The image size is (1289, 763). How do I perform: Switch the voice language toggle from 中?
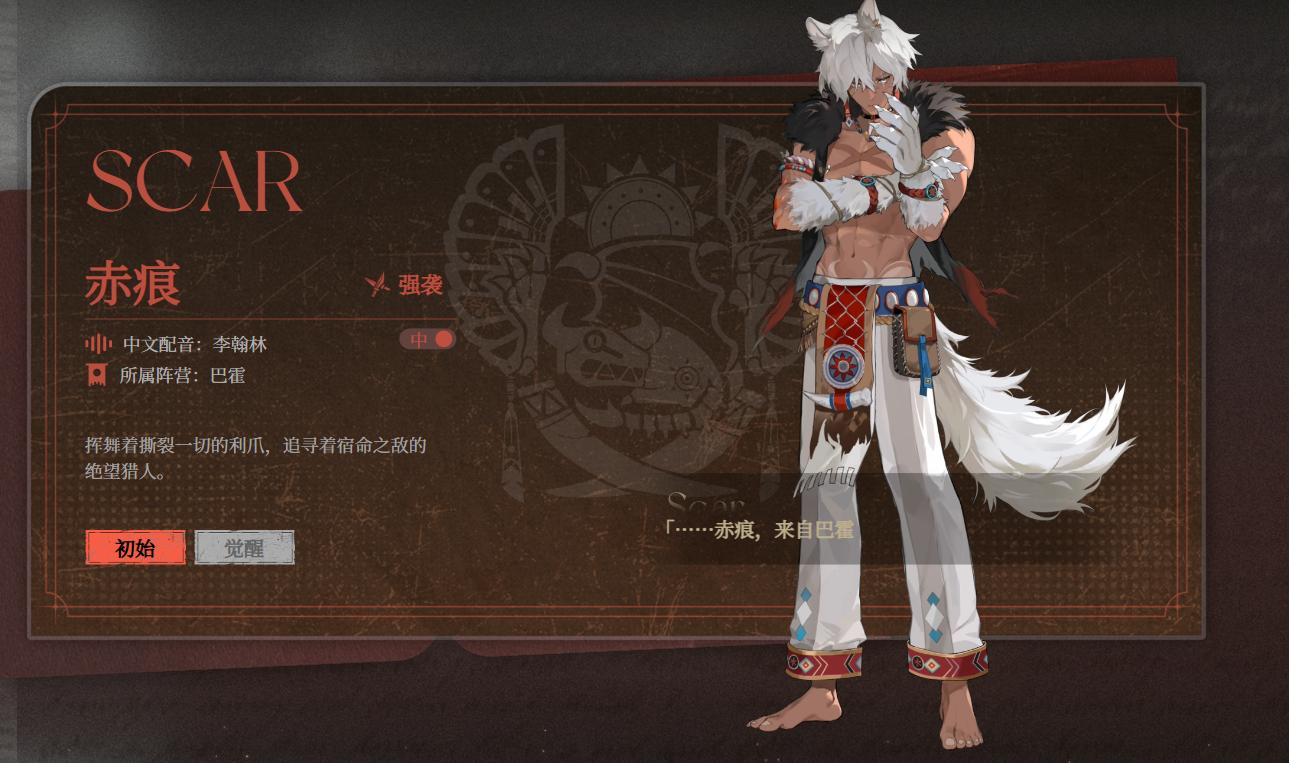pyautogui.click(x=427, y=339)
